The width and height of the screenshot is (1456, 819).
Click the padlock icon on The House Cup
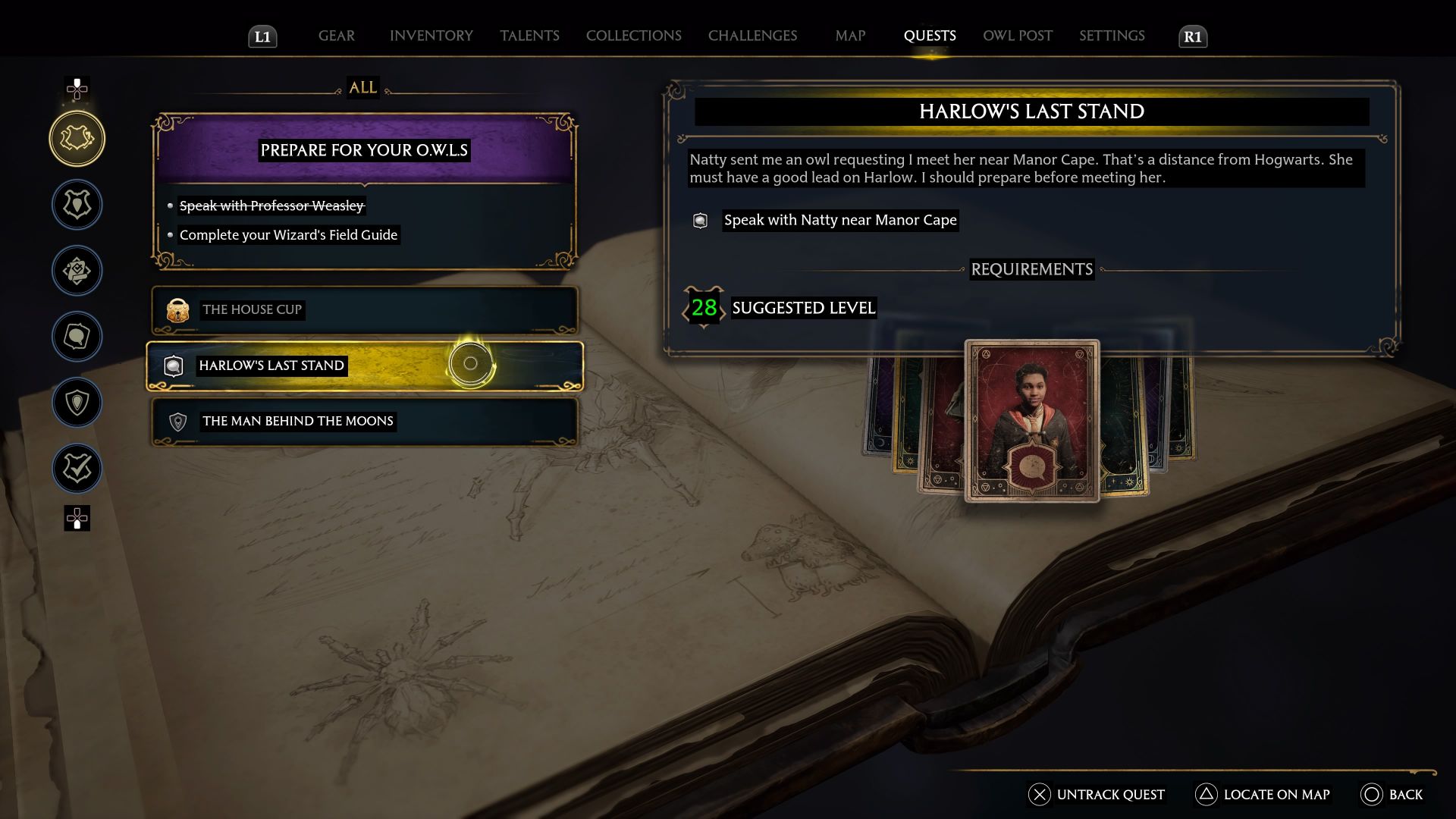(x=177, y=310)
